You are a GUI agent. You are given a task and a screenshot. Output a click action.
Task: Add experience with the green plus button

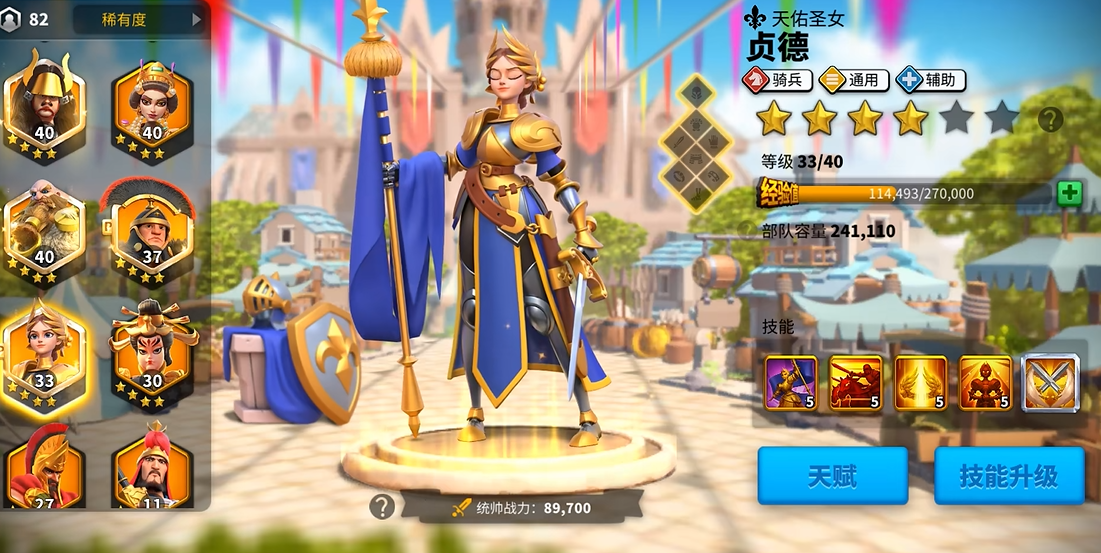[x=1069, y=193]
